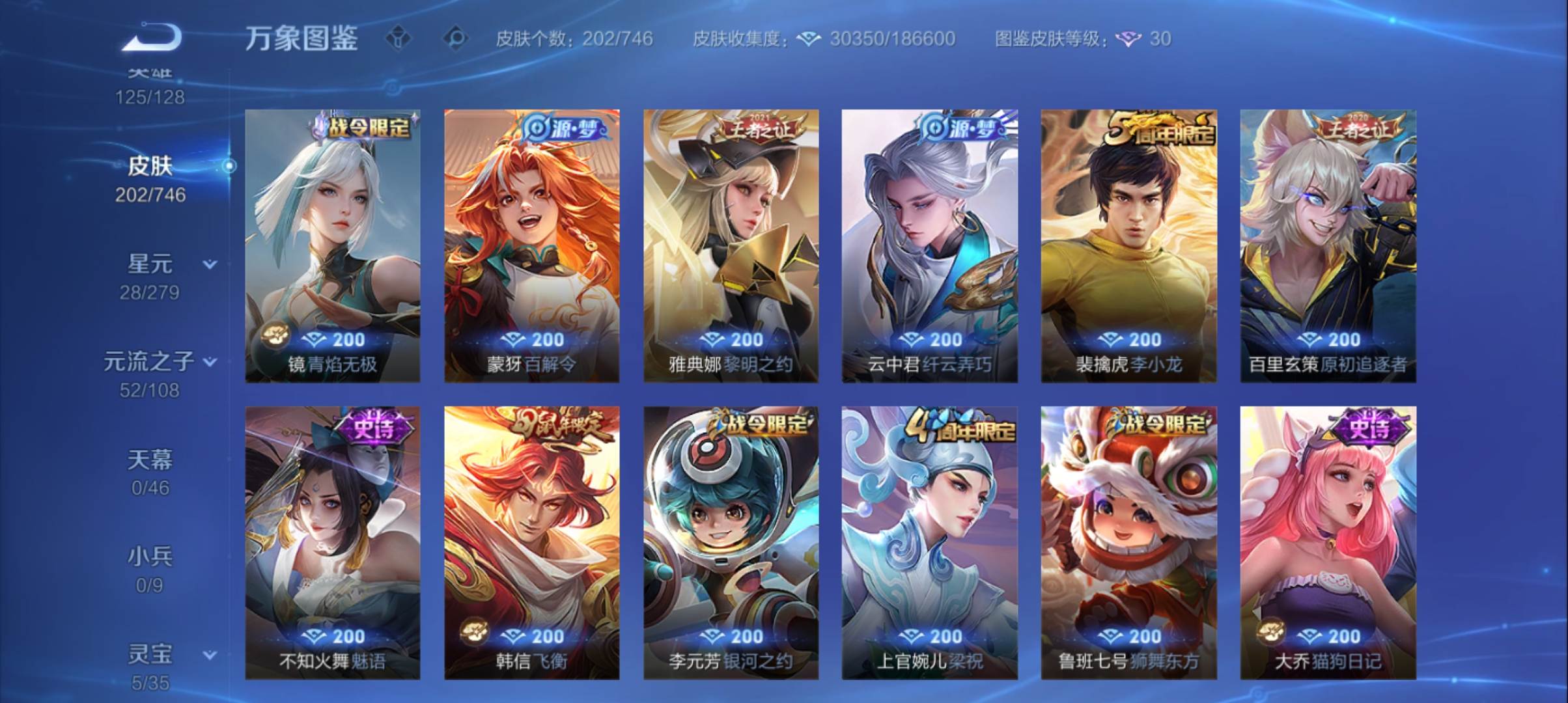Expand the 灵宝 category arrow
This screenshot has width=1568, height=703.
[210, 655]
